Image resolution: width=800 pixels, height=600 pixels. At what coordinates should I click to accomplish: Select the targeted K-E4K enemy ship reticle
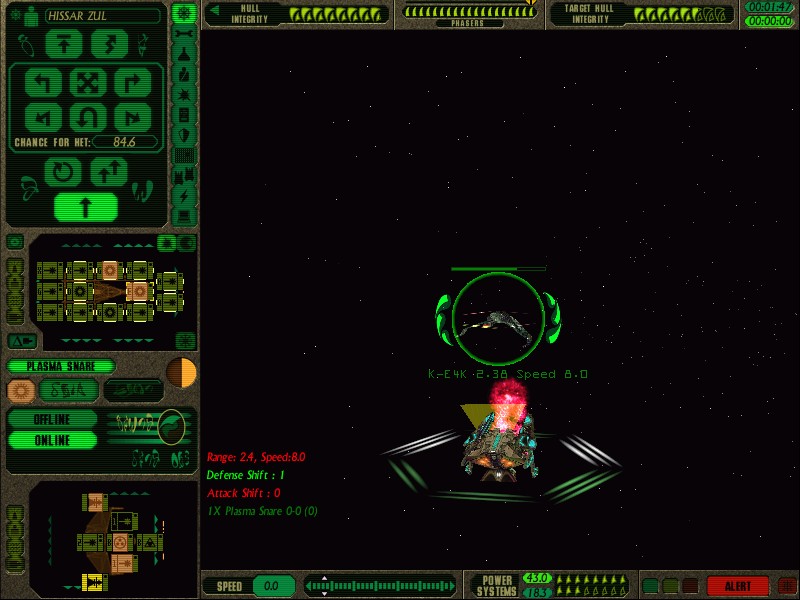coord(498,319)
